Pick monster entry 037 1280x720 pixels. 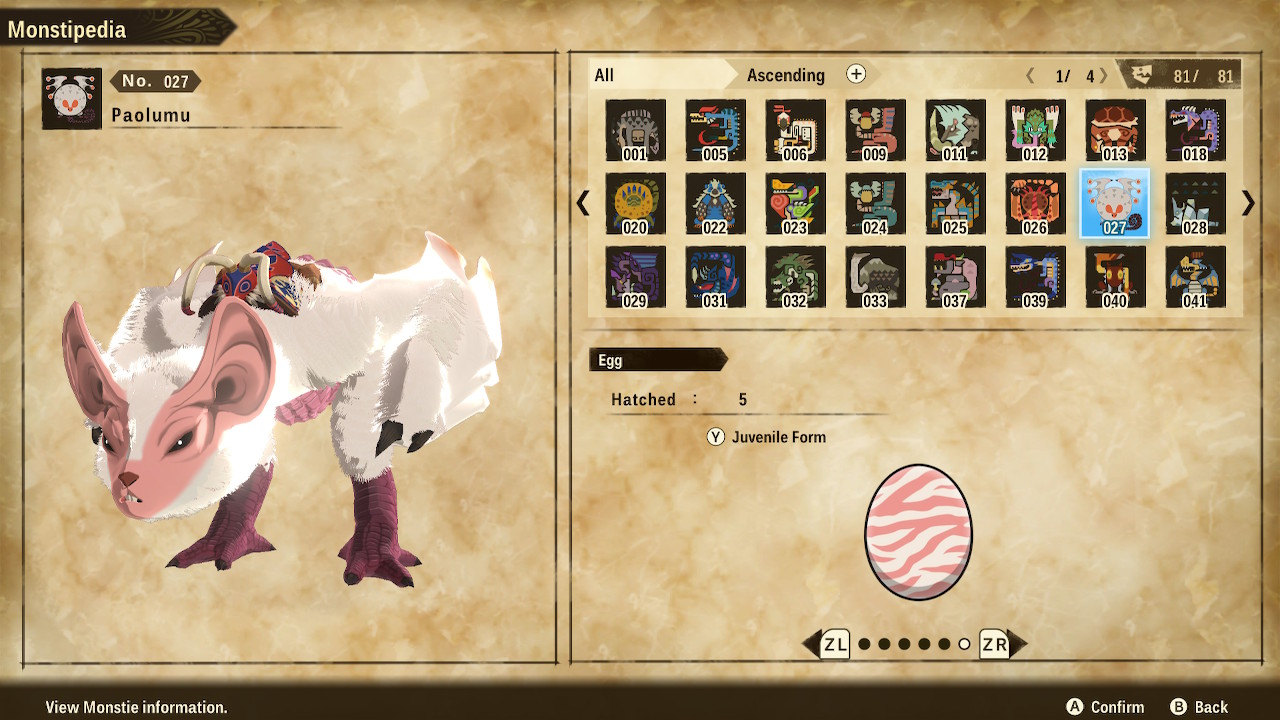point(955,277)
